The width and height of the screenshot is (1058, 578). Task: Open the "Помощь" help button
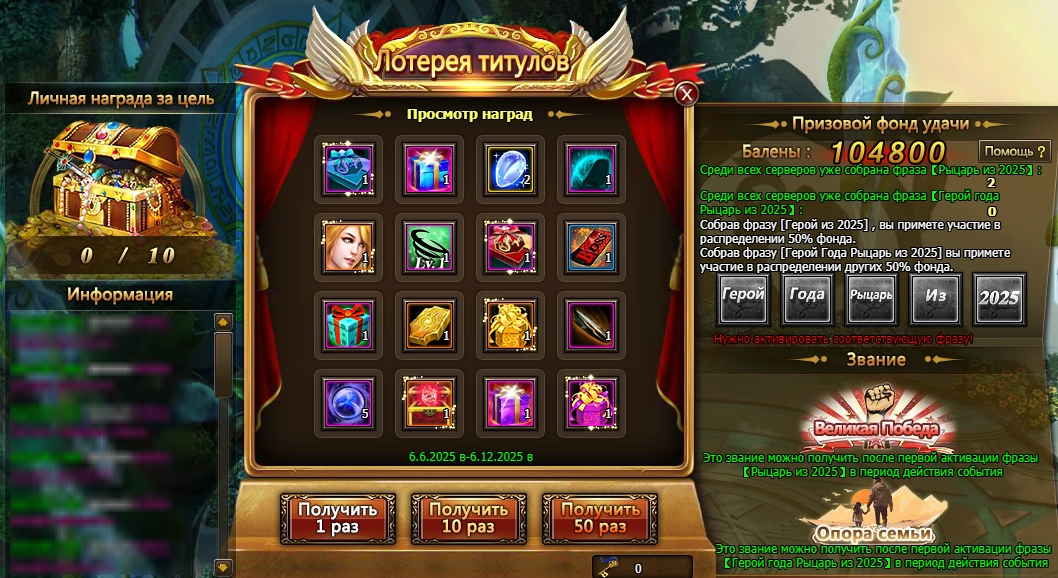(x=1015, y=151)
